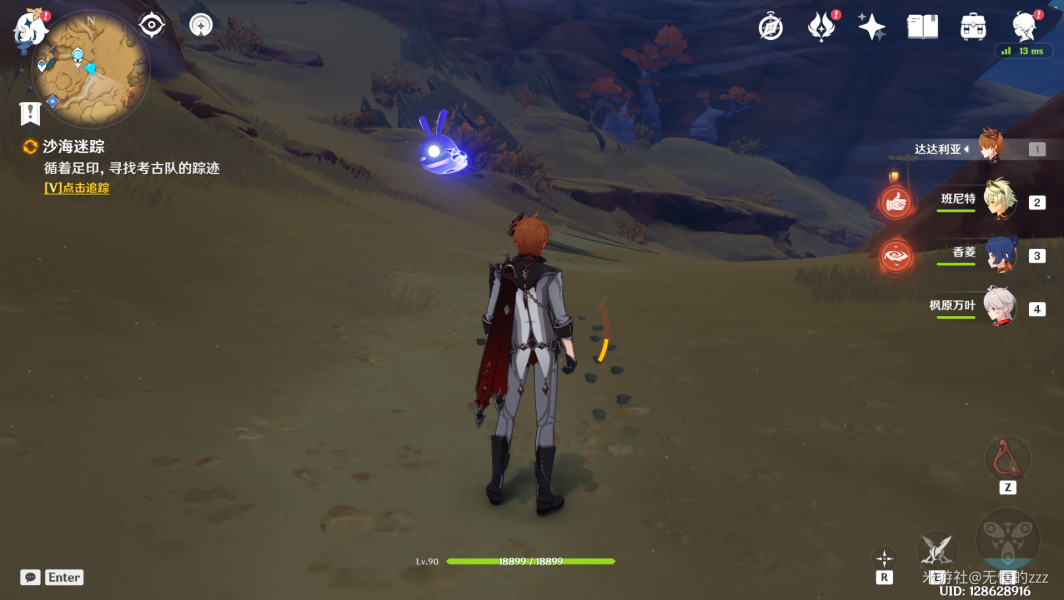
Task: Click the round arch icon beside elemental sight
Action: [202, 25]
